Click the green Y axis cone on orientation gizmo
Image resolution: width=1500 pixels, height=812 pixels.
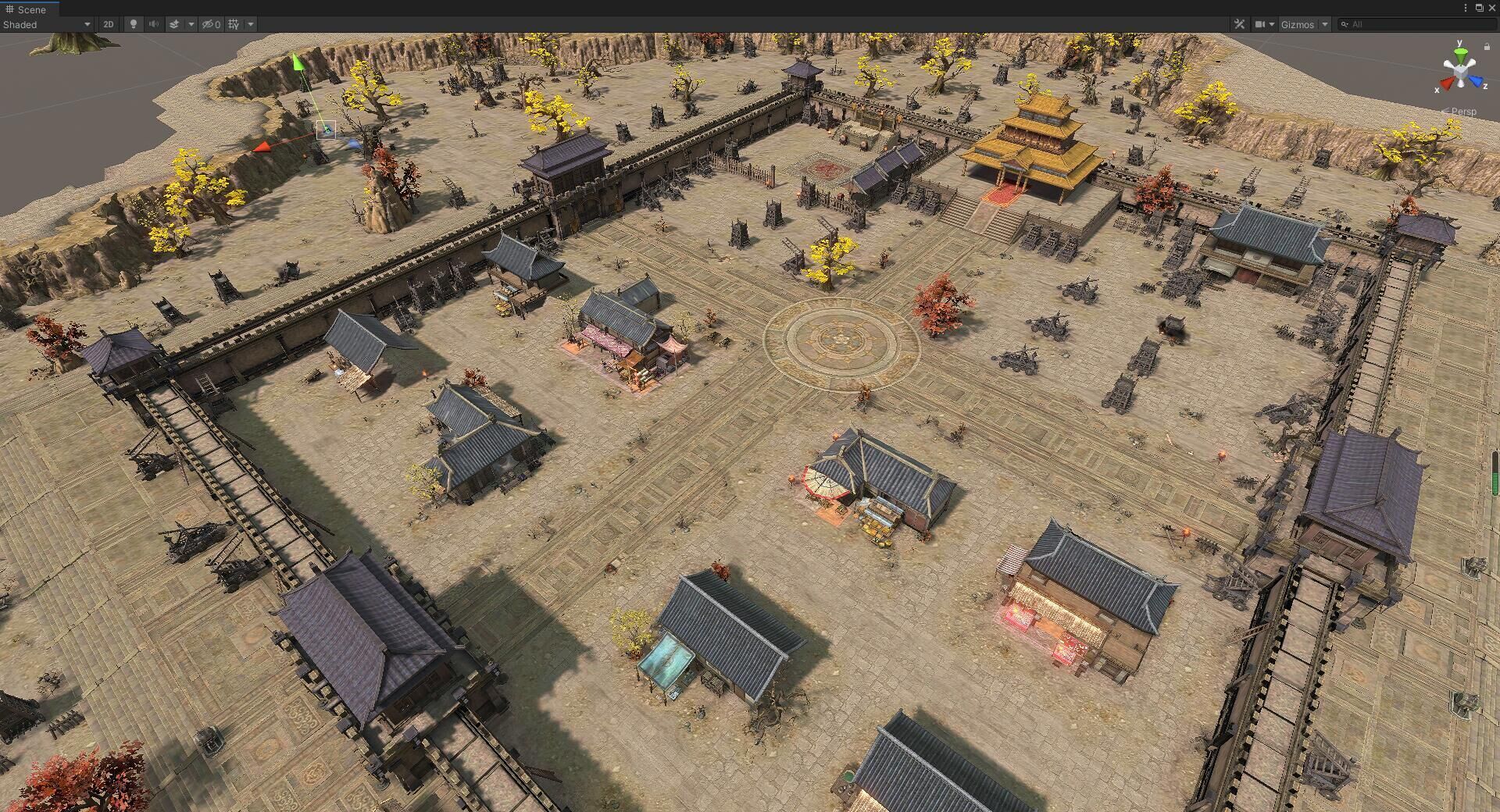[x=1459, y=53]
